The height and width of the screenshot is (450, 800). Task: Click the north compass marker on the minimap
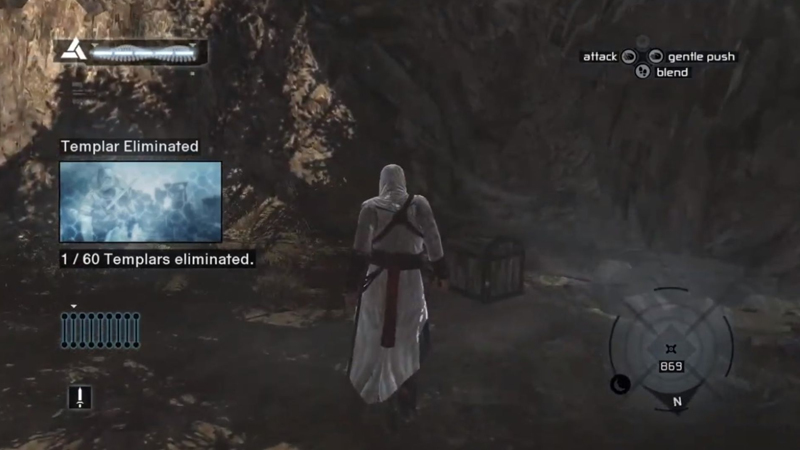pos(677,402)
